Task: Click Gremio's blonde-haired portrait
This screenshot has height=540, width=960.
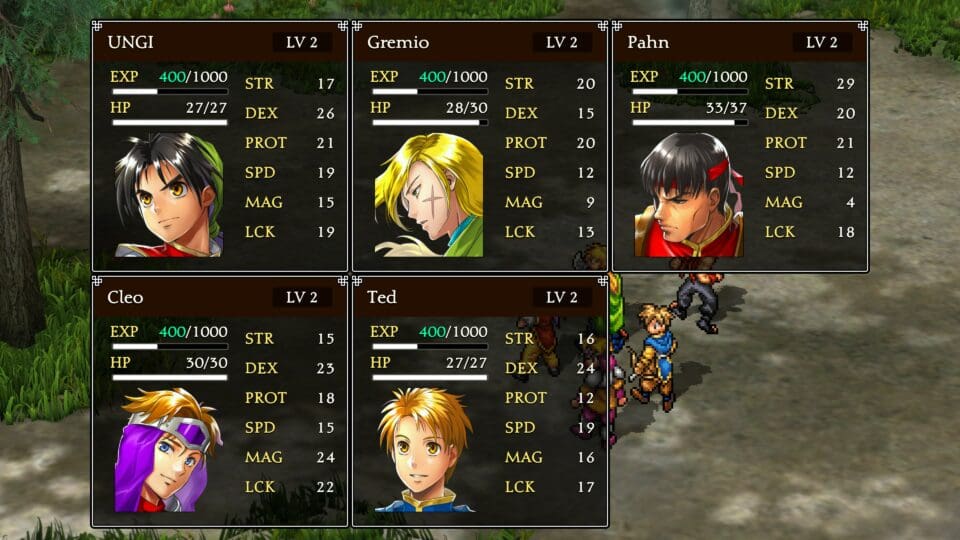Action: (429, 195)
